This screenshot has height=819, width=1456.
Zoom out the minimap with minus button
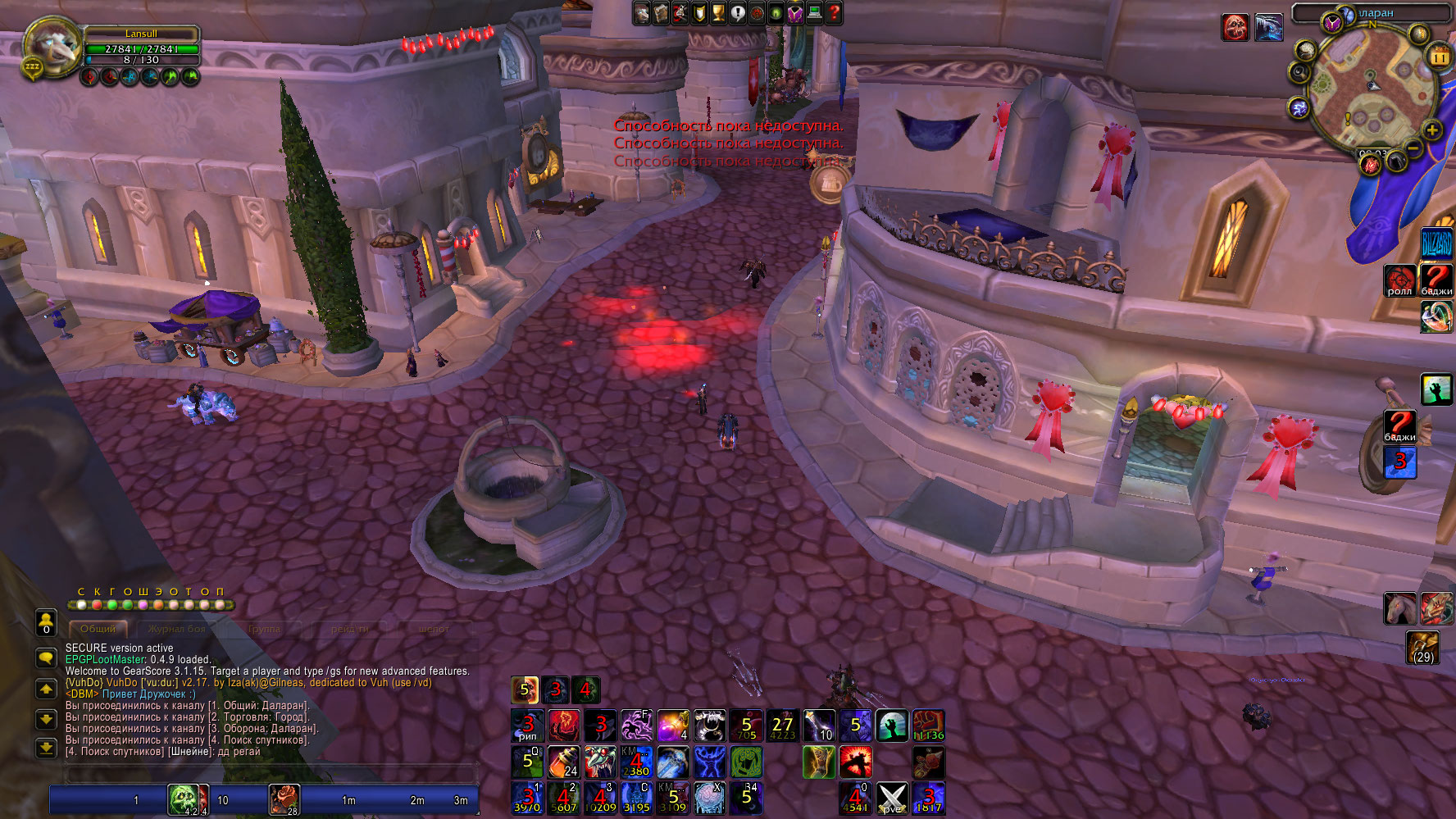click(x=1414, y=148)
